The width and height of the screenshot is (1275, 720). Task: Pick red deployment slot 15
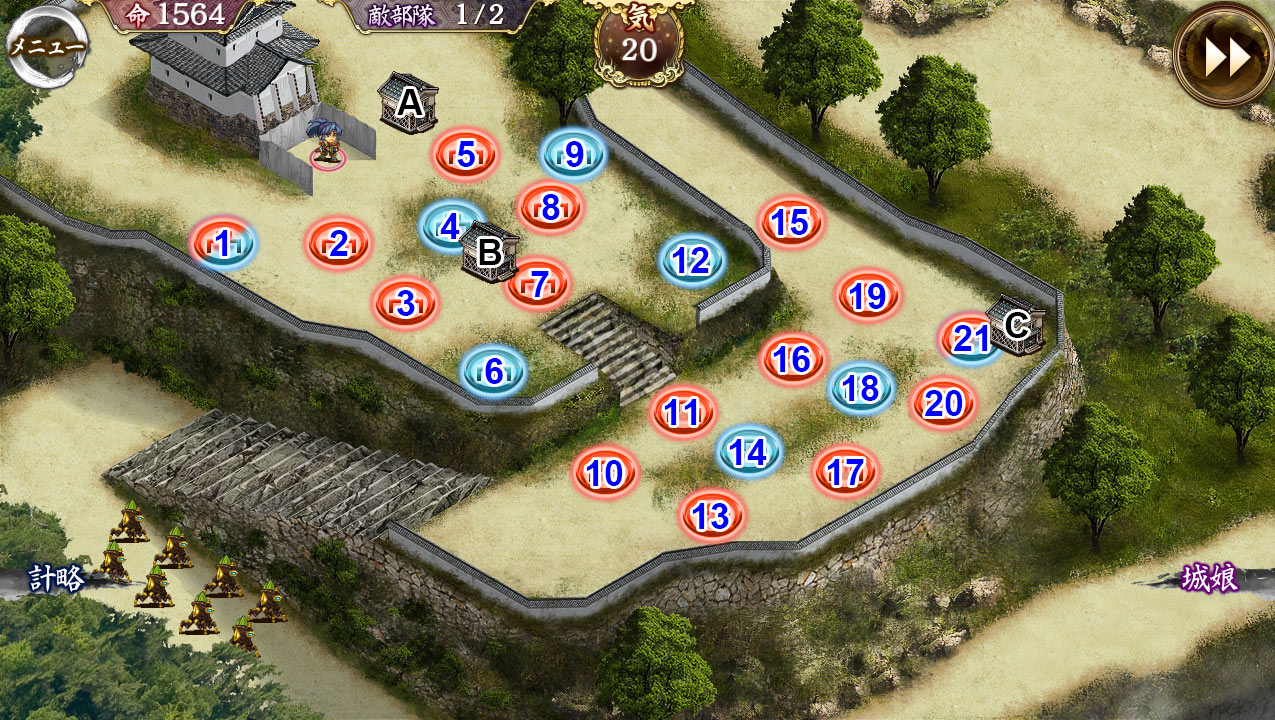(x=790, y=223)
